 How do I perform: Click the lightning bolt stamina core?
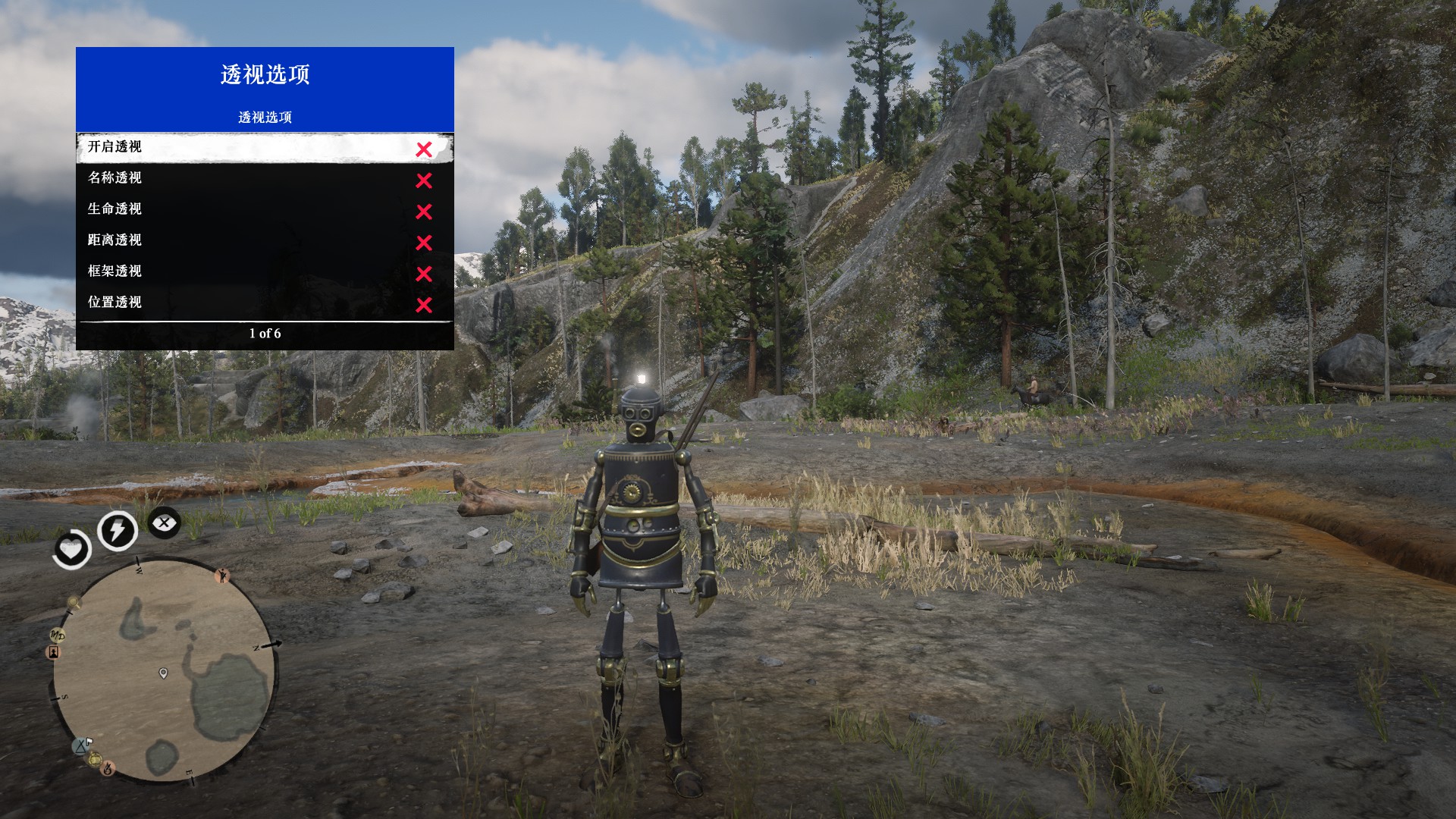click(118, 530)
